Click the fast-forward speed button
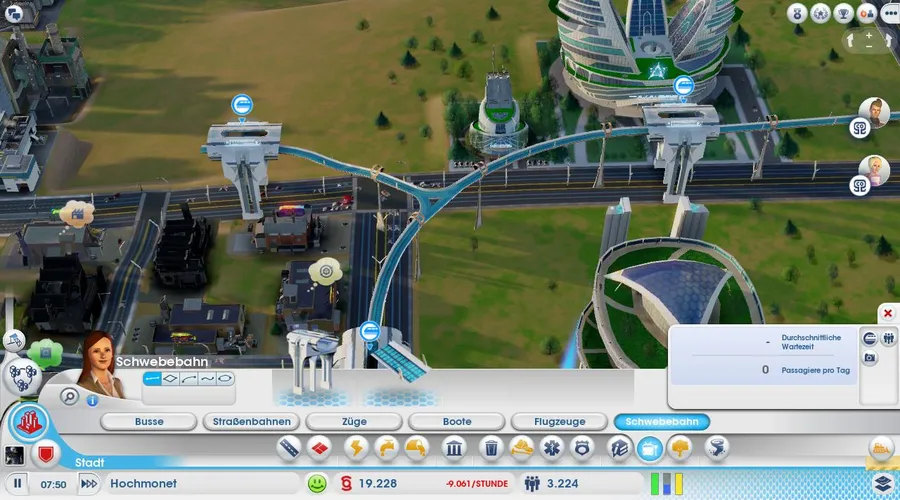Image resolution: width=900 pixels, height=500 pixels. pyautogui.click(x=89, y=484)
